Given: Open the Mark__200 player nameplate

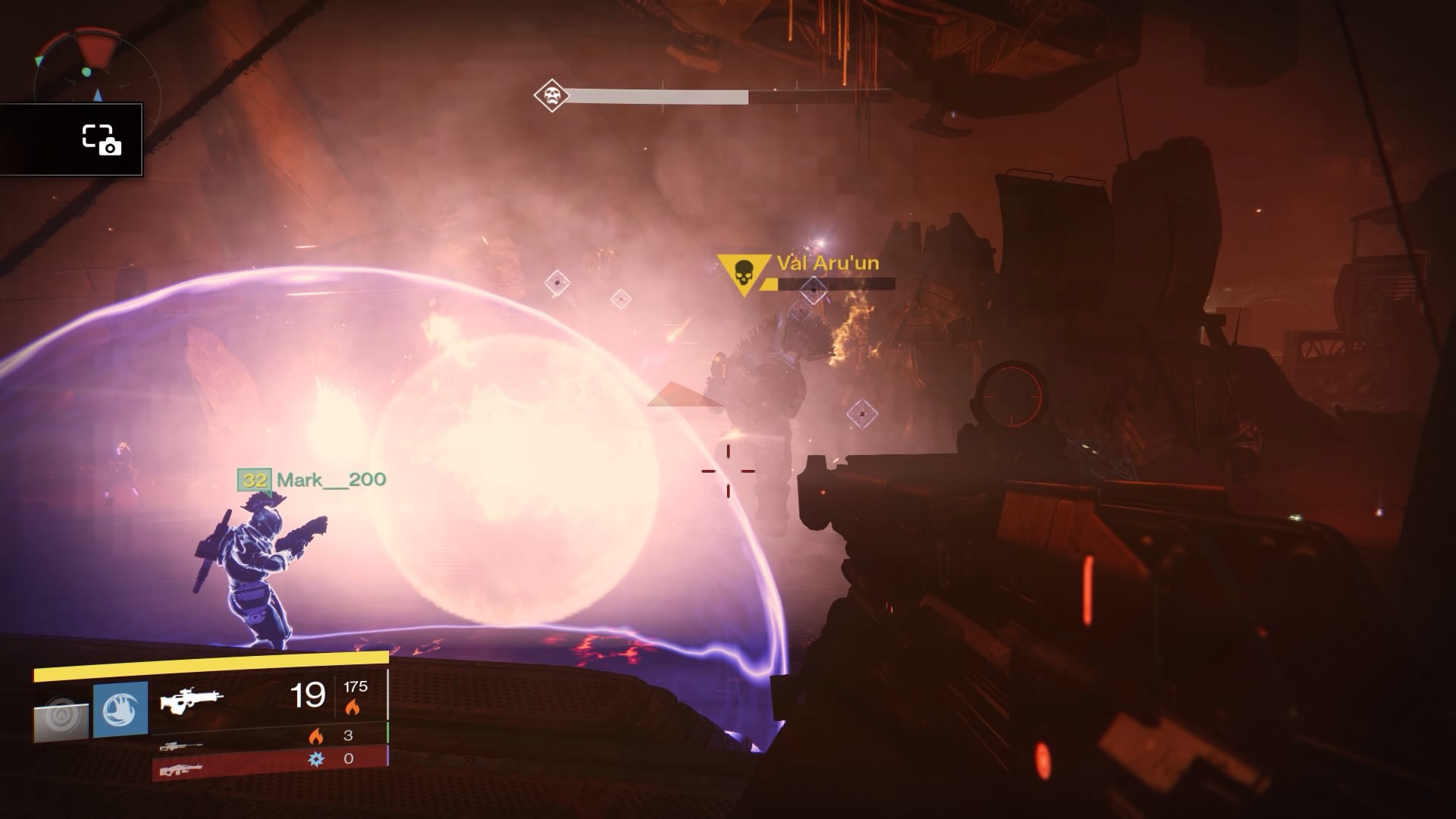Looking at the screenshot, I should (330, 480).
